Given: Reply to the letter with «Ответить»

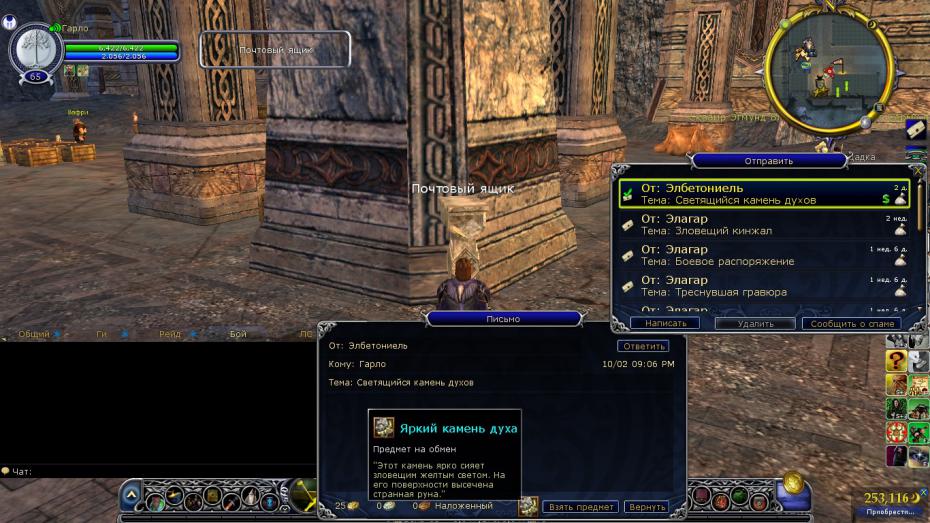Looking at the screenshot, I should click(642, 346).
